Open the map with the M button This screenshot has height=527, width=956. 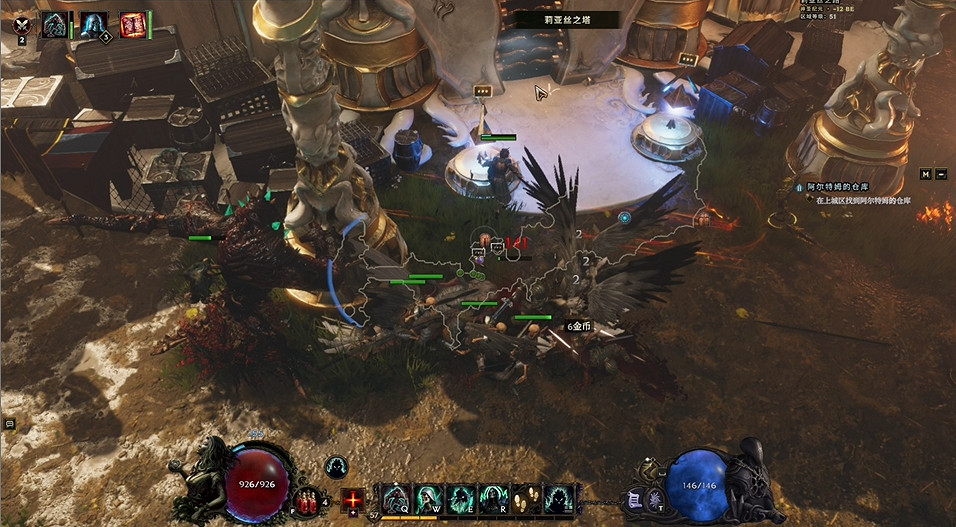click(x=925, y=174)
